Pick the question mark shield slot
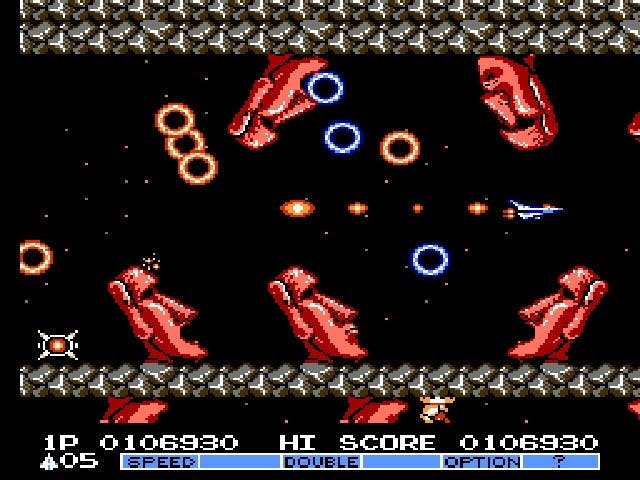The height and width of the screenshot is (480, 640). coord(560,462)
